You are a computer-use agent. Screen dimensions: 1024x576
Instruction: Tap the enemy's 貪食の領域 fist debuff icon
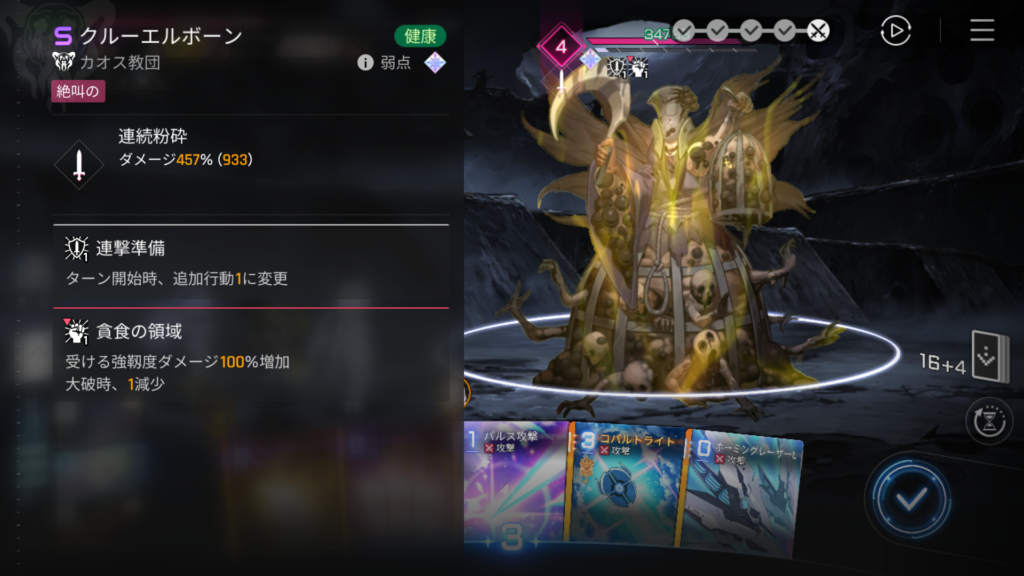point(638,67)
